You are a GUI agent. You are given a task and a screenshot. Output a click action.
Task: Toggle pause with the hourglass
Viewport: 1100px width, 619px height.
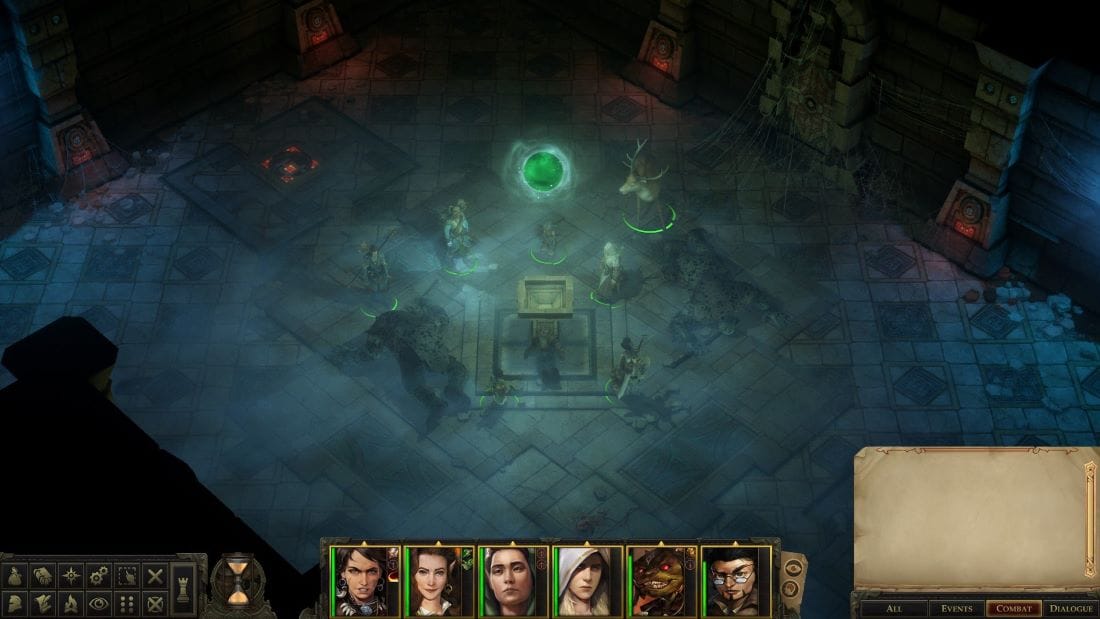point(237,582)
